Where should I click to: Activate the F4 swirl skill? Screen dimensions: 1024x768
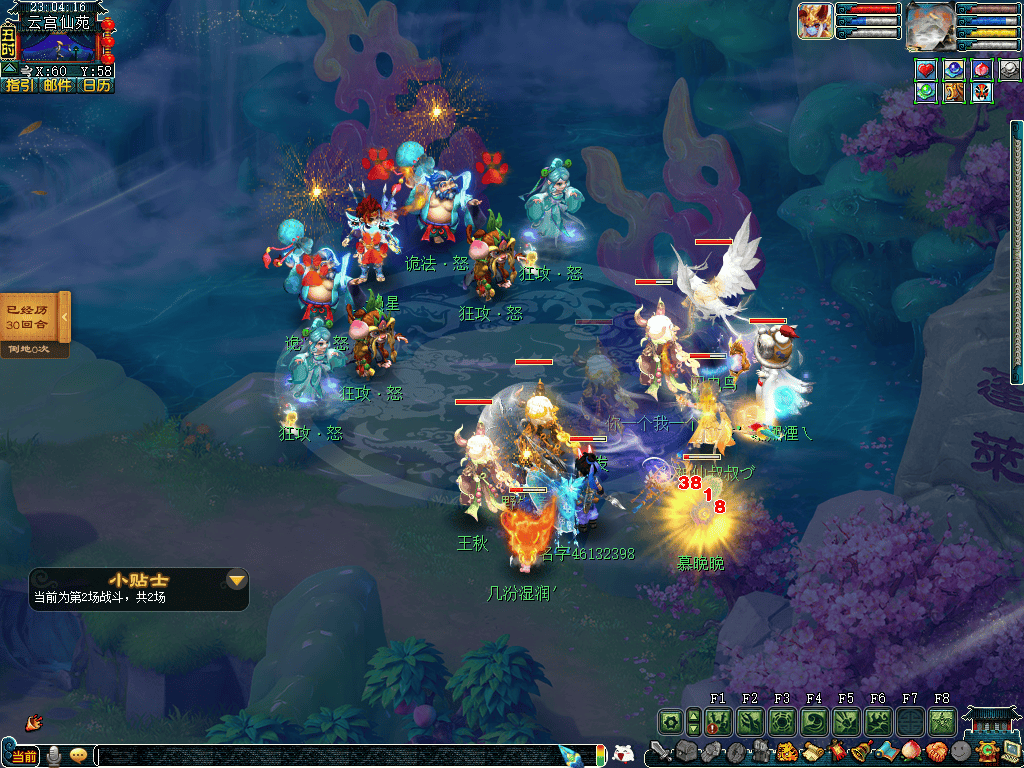click(x=814, y=721)
